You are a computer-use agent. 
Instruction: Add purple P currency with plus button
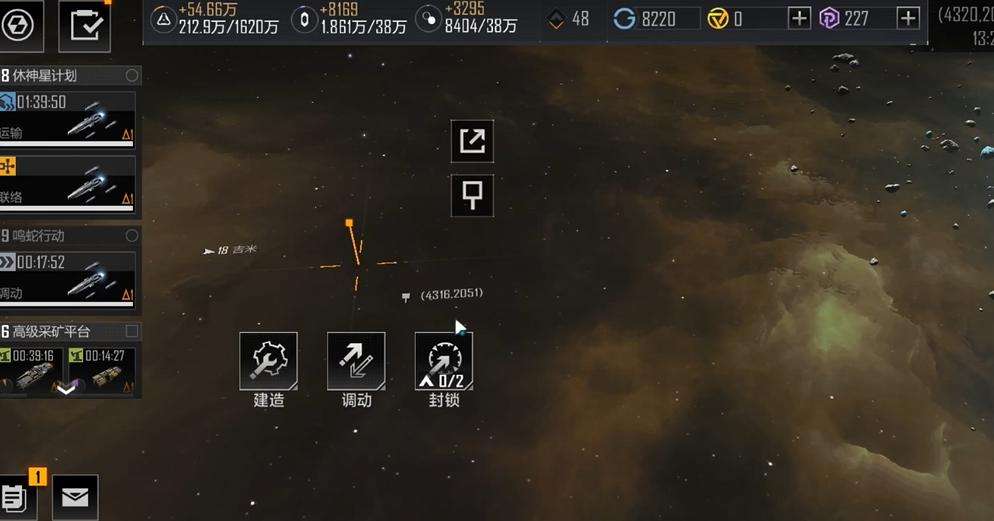(x=907, y=19)
